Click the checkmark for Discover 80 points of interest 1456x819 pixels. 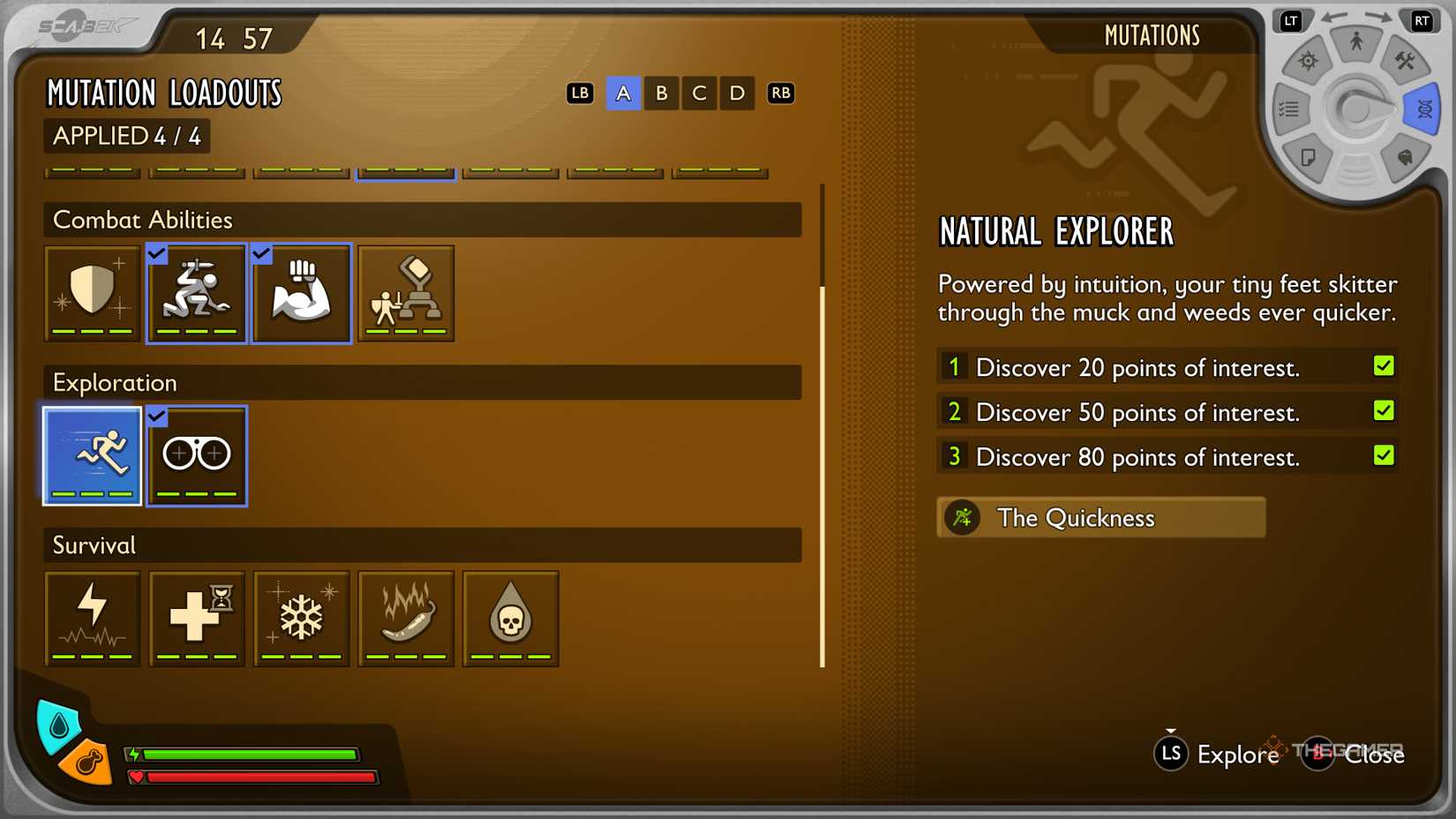click(1385, 455)
